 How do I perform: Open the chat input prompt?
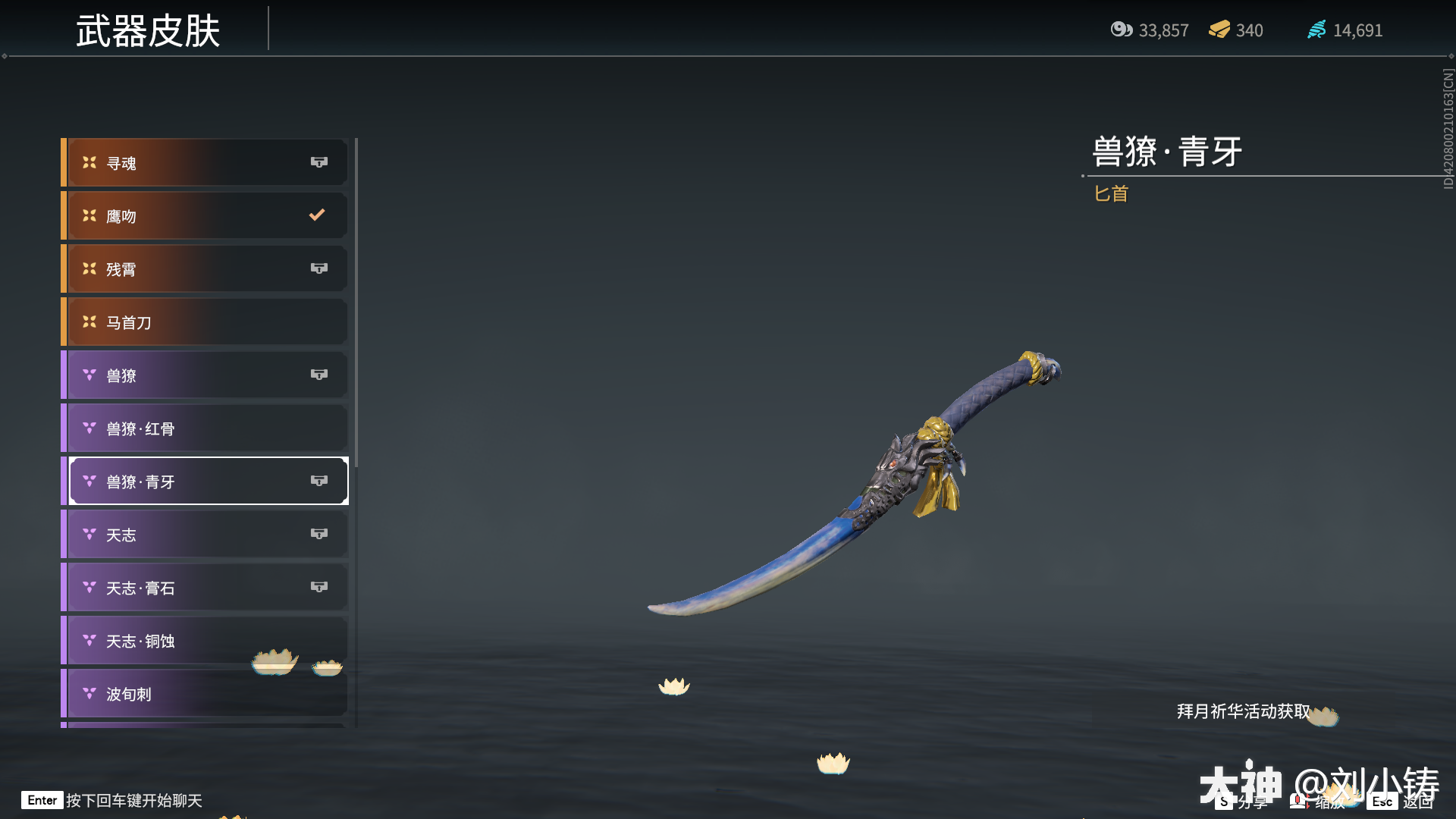[114, 800]
